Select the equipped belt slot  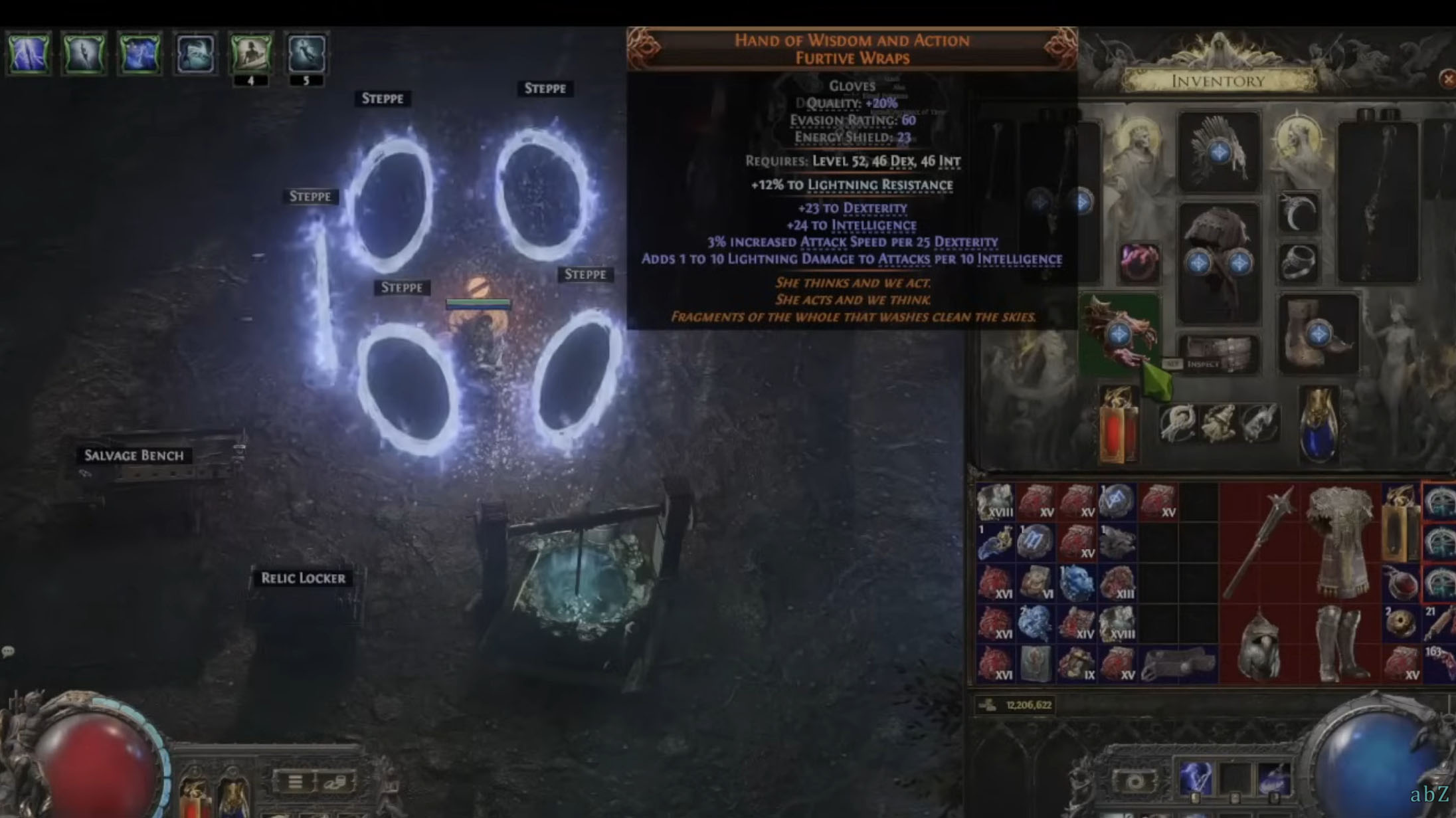[x=1219, y=352]
